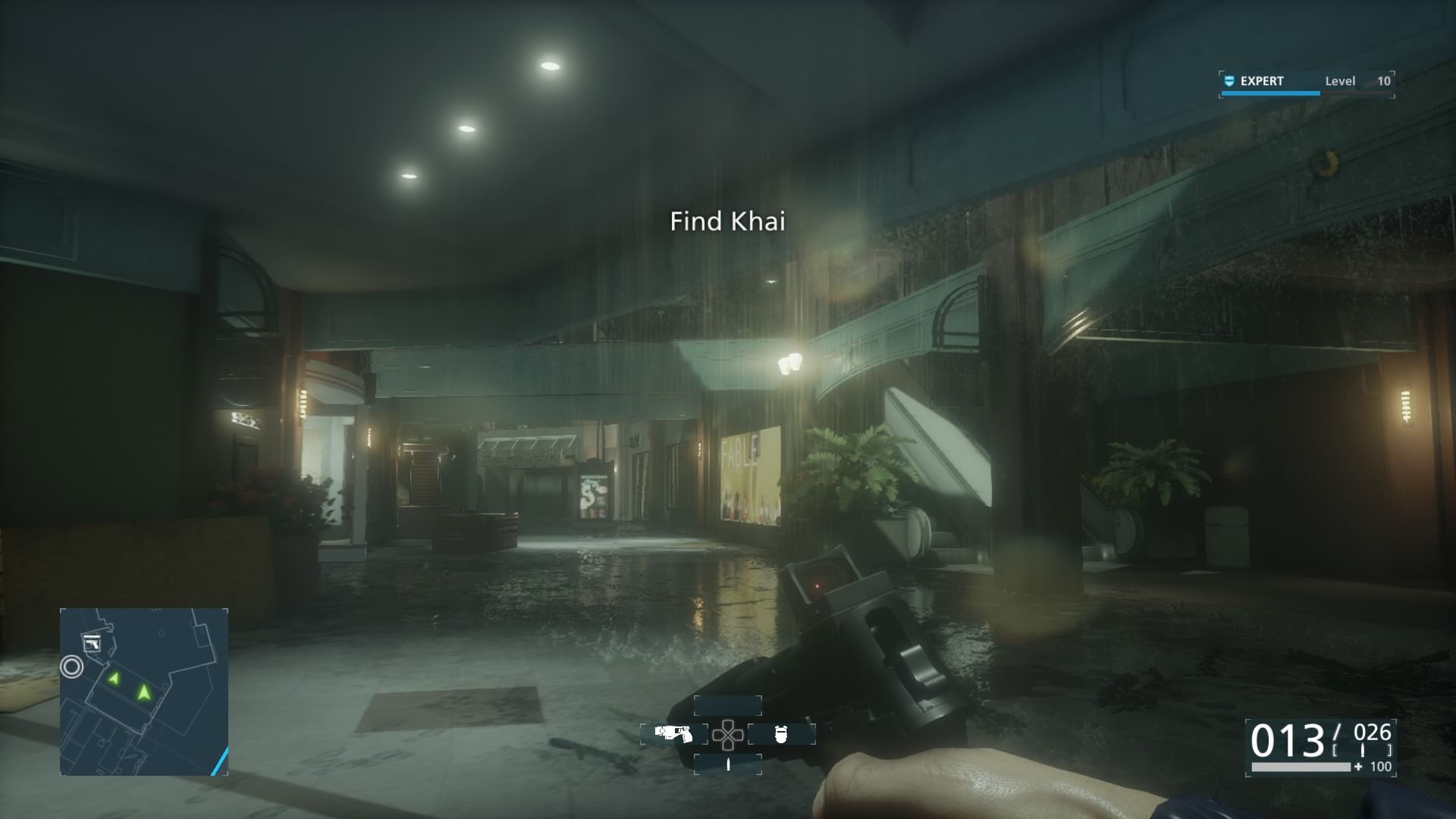
Task: Select the taser gadget slot
Action: 673,734
